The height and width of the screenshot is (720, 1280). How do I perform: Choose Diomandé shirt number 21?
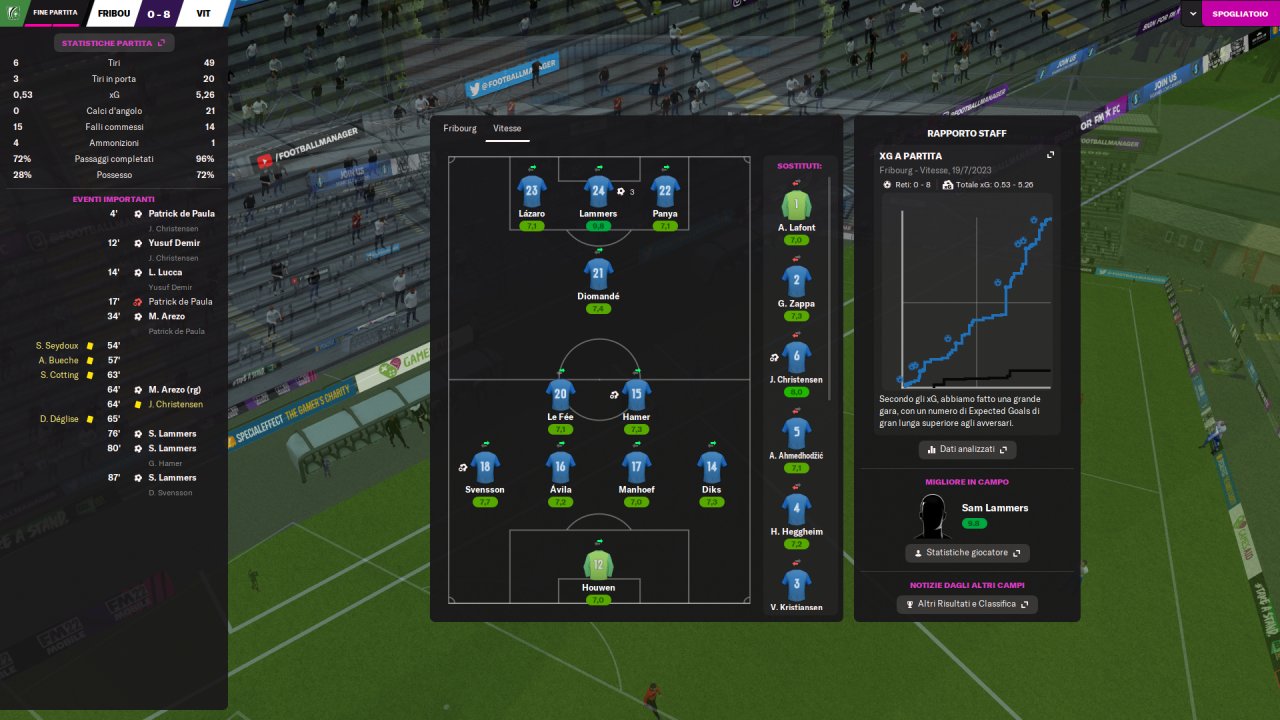click(598, 274)
